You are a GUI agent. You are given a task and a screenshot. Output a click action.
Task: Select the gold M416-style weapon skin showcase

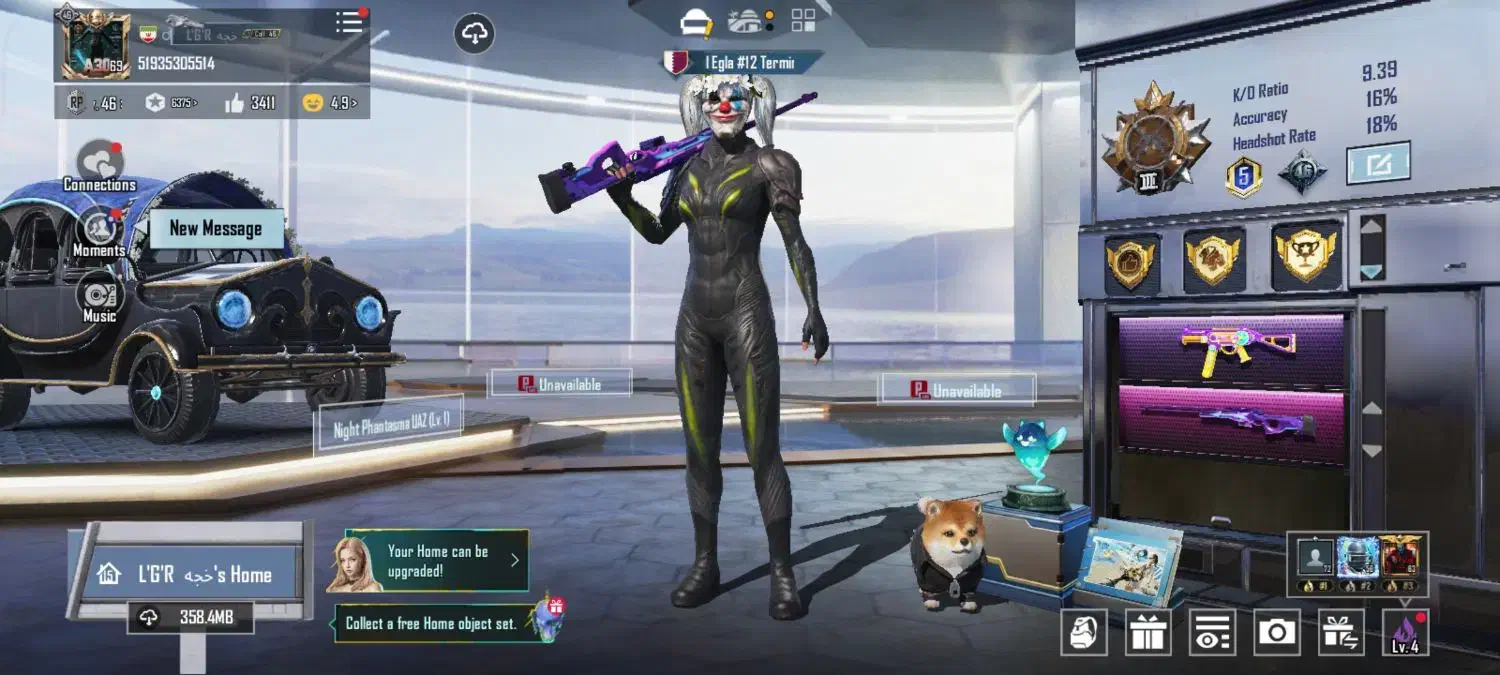pos(1231,350)
